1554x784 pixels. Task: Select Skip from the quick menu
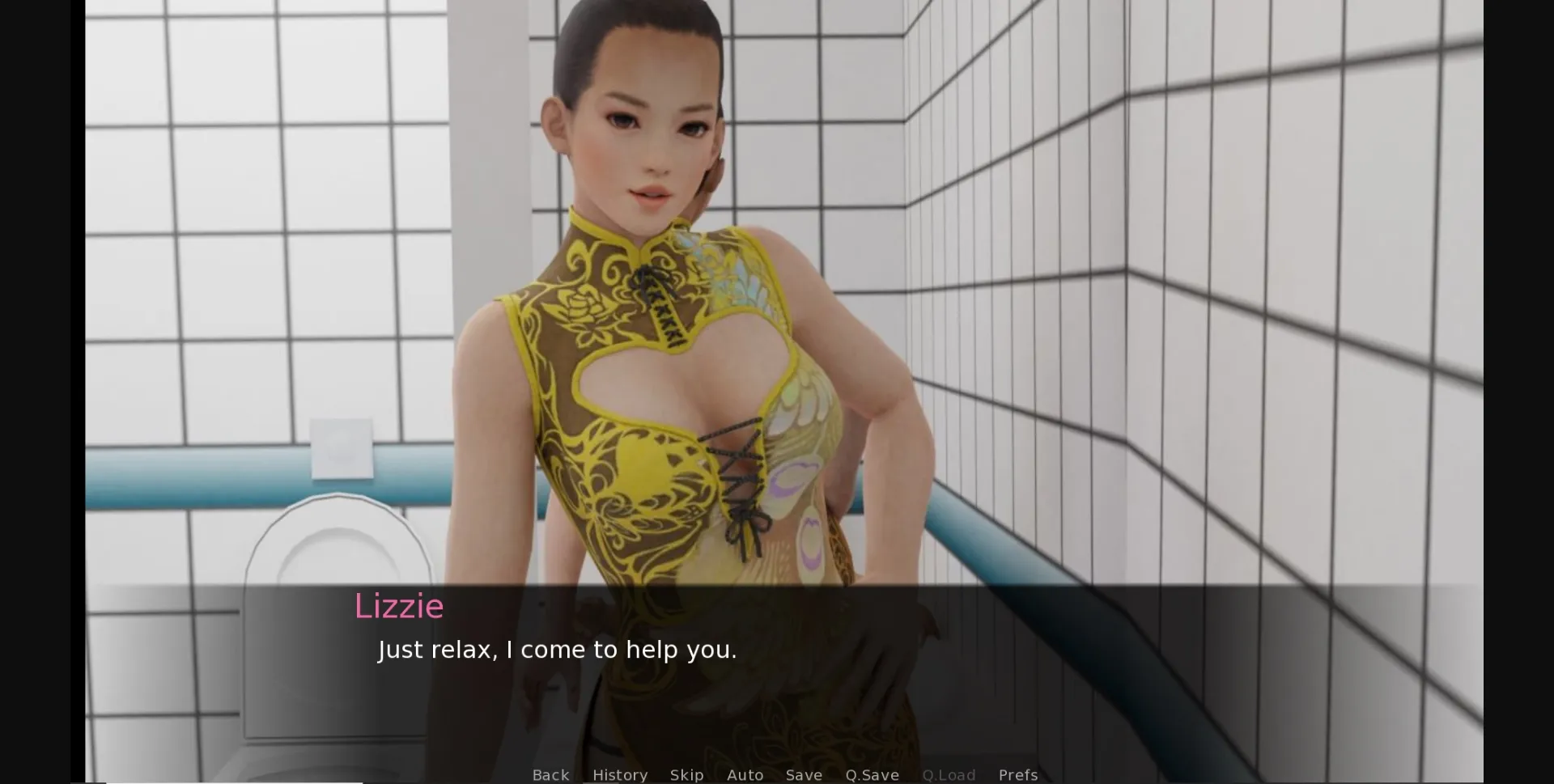click(x=686, y=774)
